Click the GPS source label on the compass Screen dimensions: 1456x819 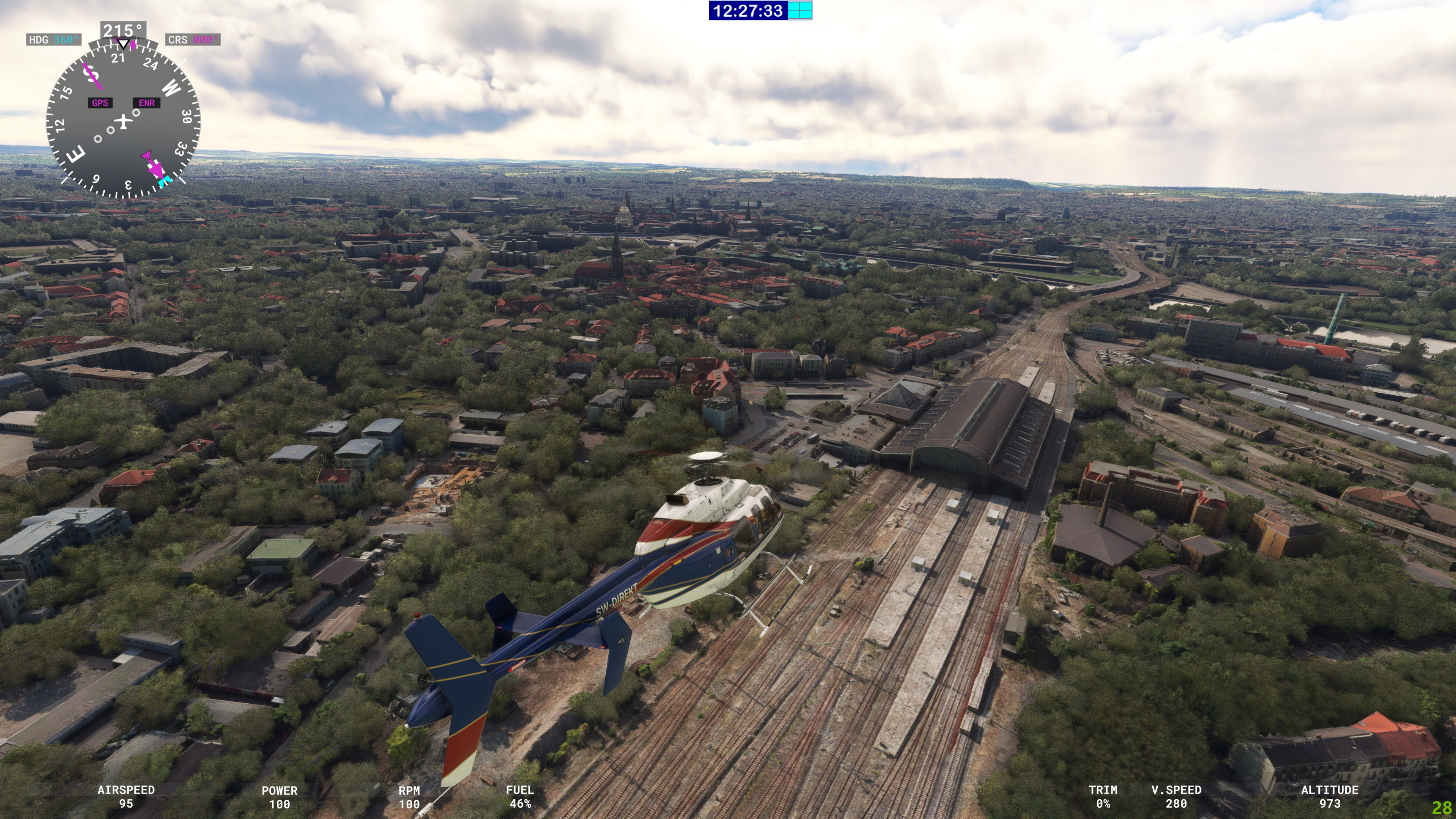100,103
